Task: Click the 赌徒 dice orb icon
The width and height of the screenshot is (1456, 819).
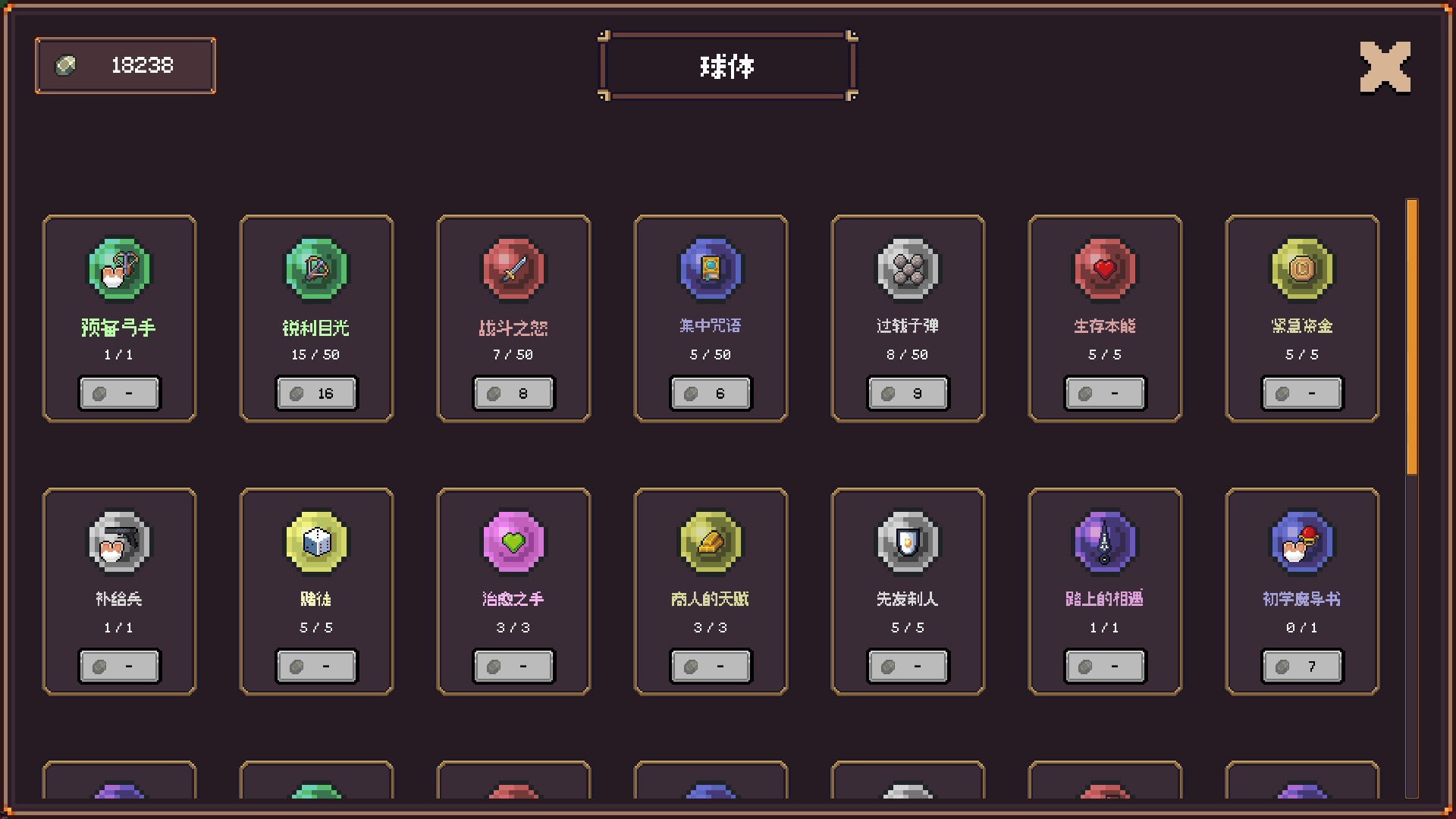Action: 316,541
